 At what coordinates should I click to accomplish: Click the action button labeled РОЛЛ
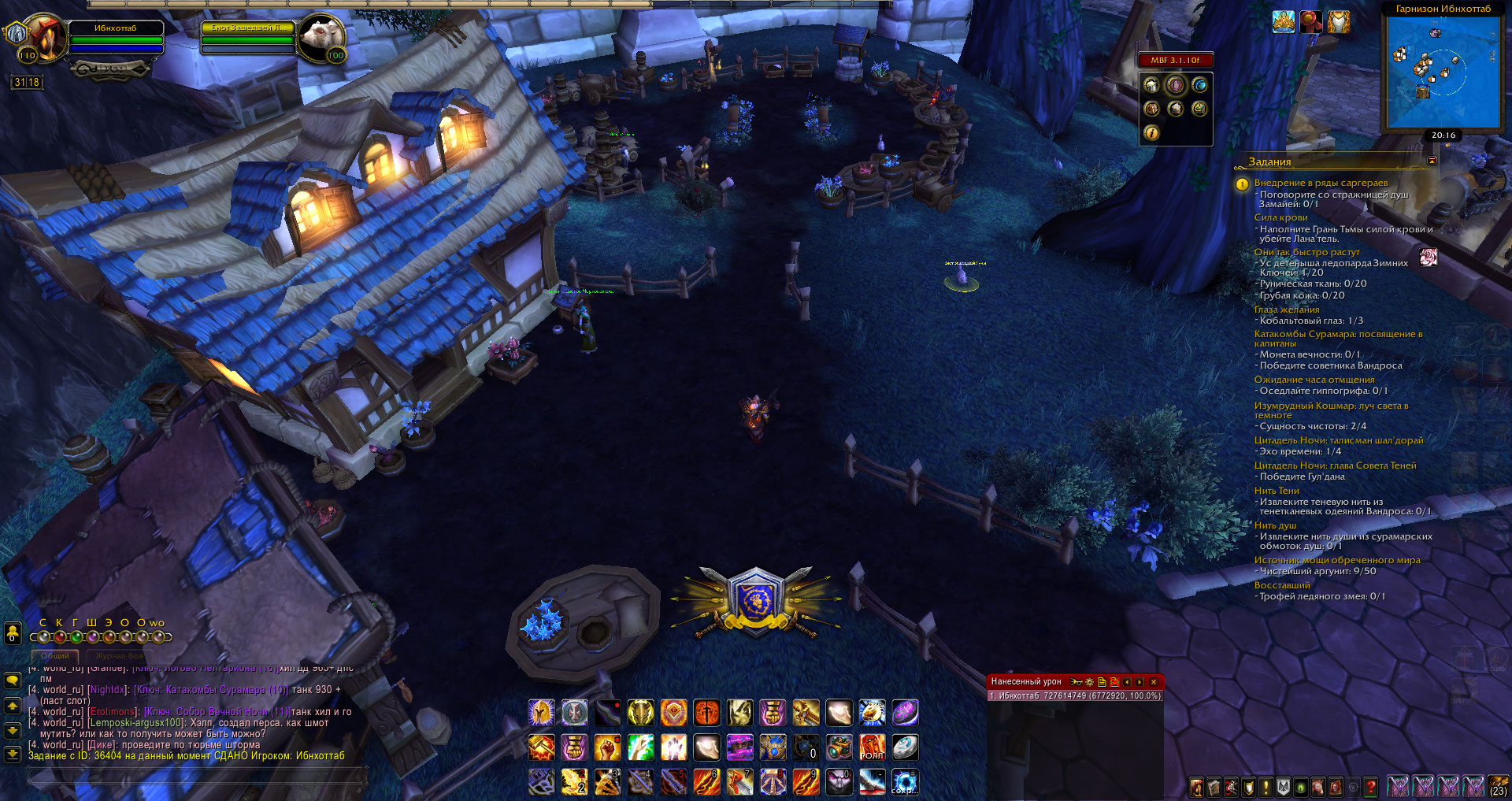[872, 747]
